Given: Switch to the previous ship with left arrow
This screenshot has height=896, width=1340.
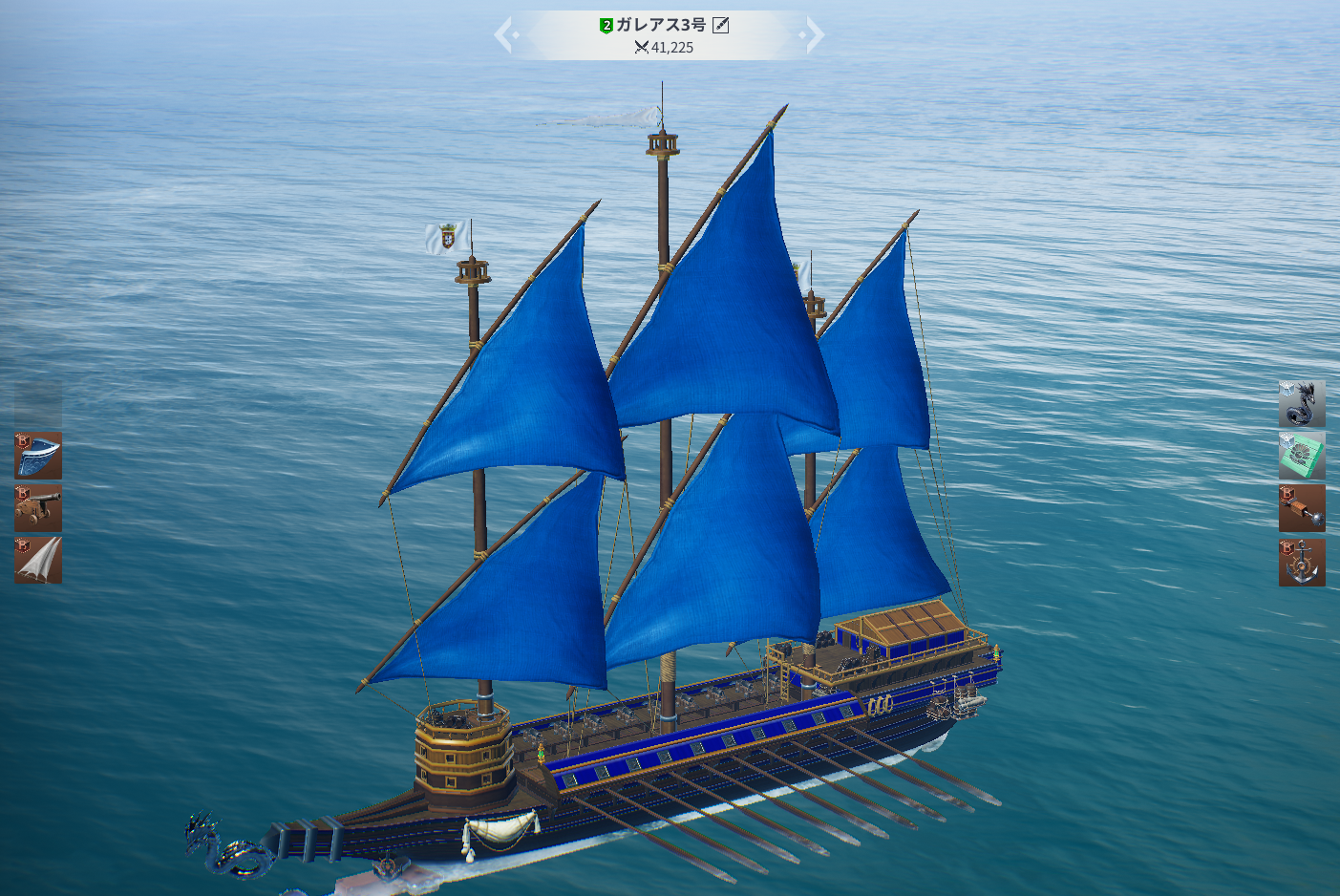Looking at the screenshot, I should click(506, 35).
